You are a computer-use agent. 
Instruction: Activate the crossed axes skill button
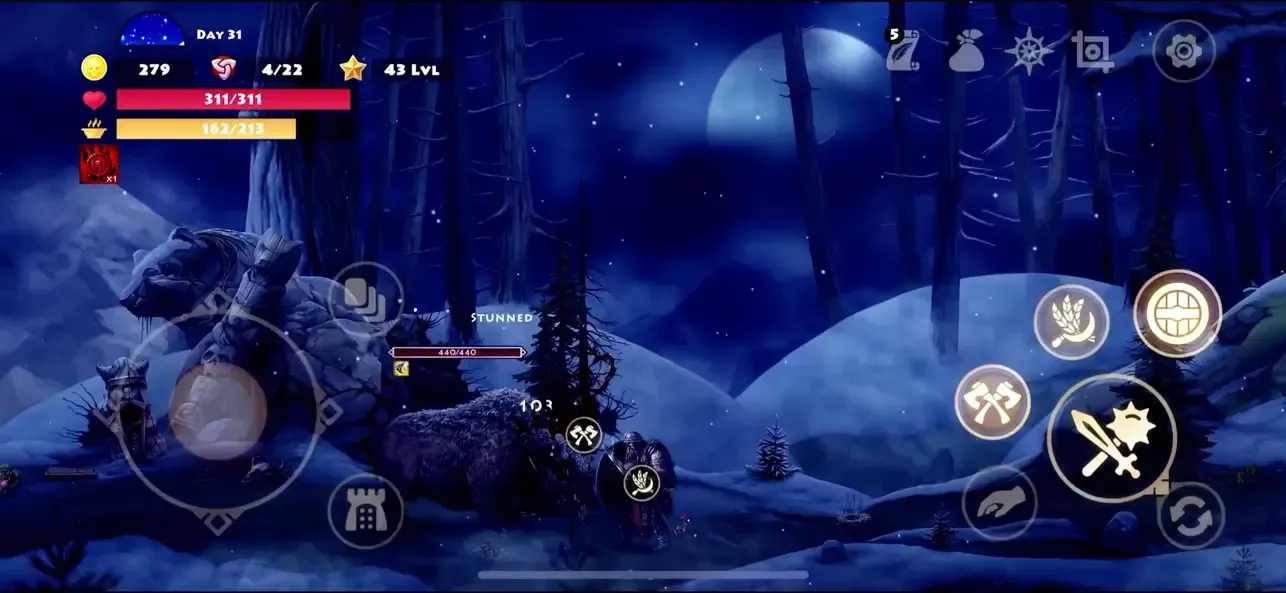(992, 402)
